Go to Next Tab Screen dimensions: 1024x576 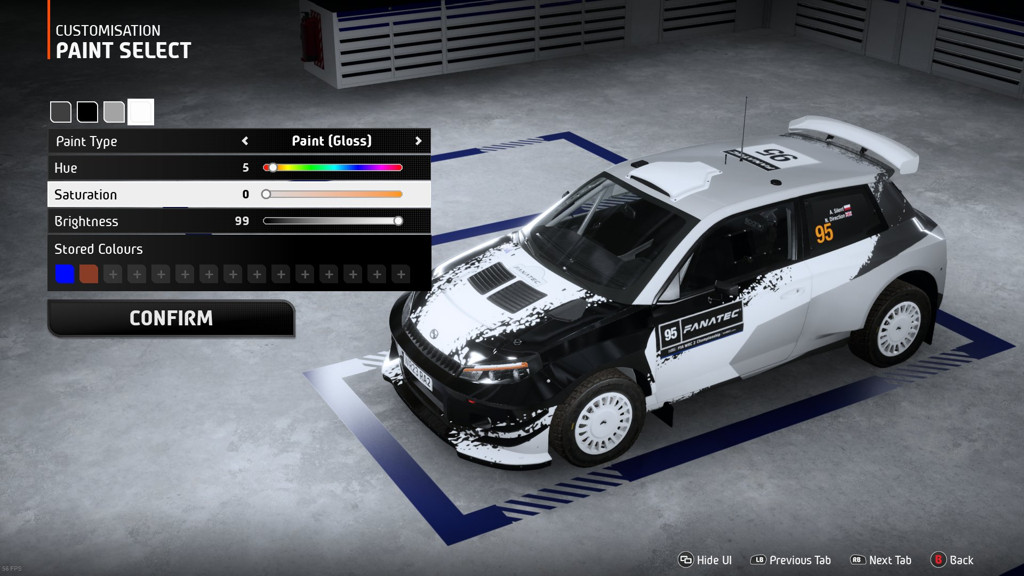[880, 560]
